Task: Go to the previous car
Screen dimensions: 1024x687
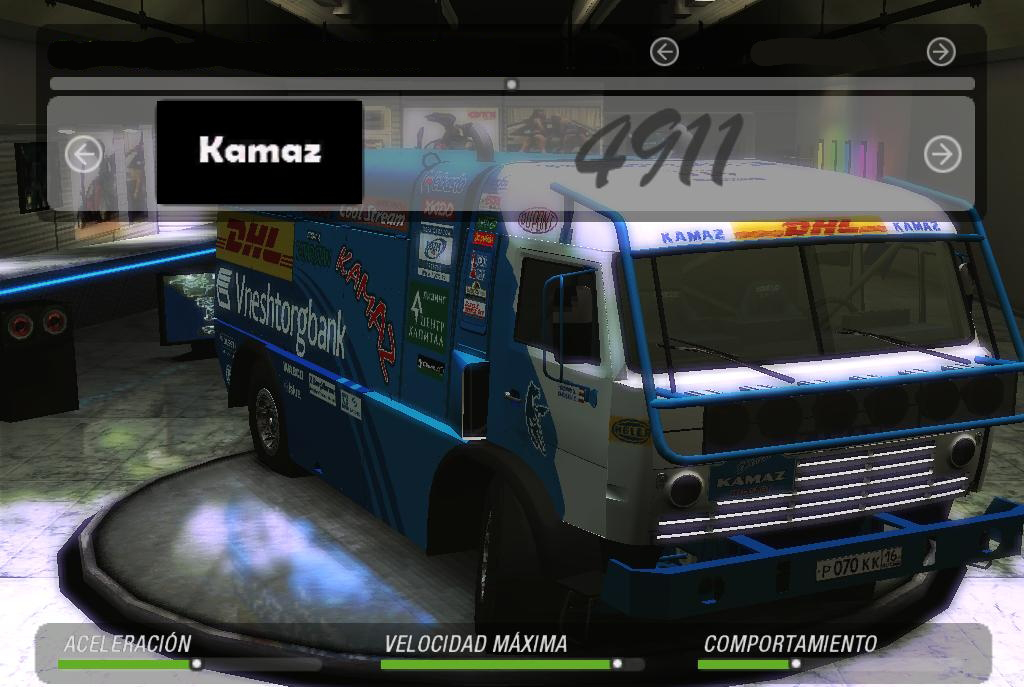Action: tap(84, 154)
